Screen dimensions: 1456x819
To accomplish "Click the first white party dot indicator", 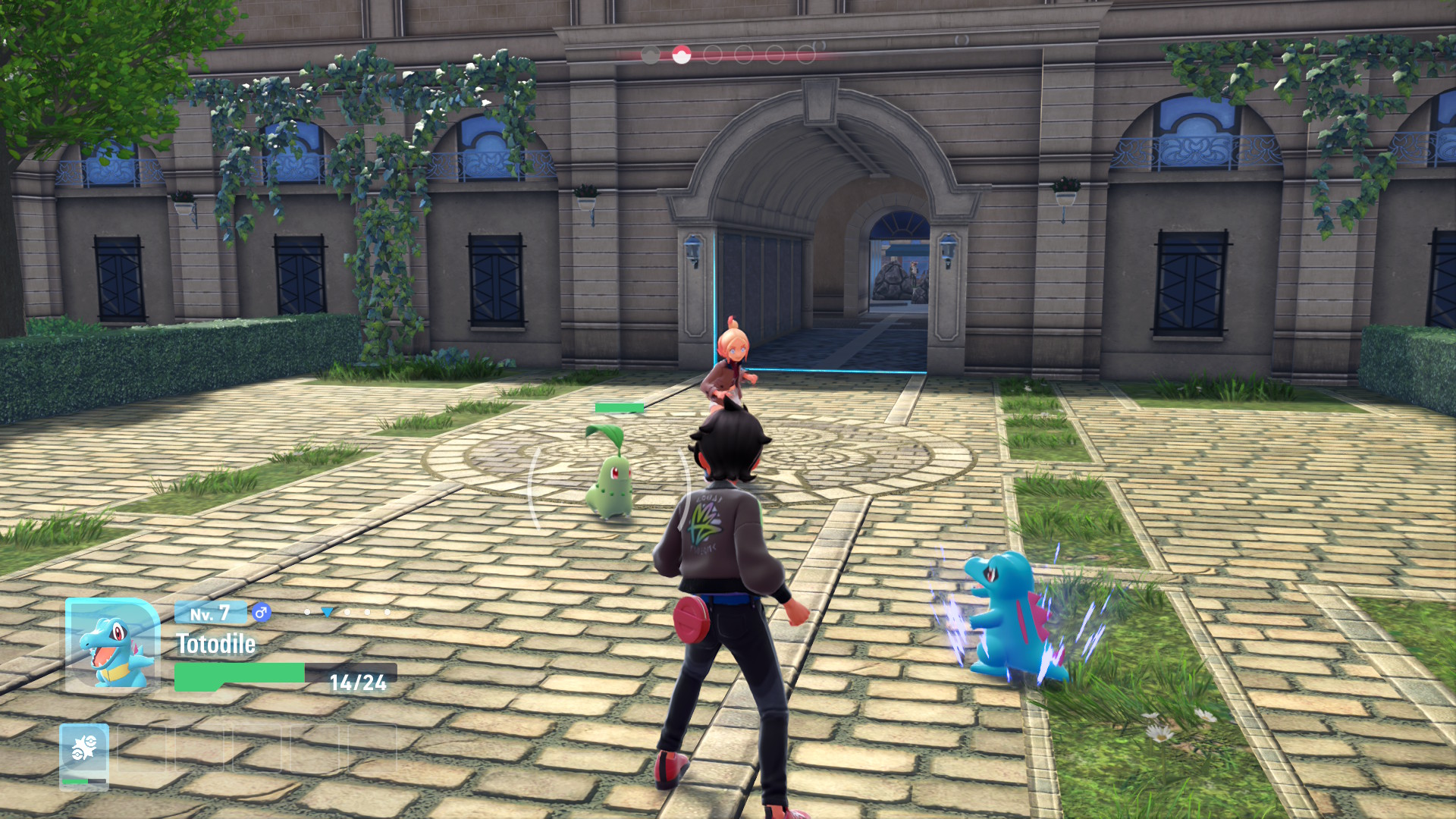I will click(307, 612).
